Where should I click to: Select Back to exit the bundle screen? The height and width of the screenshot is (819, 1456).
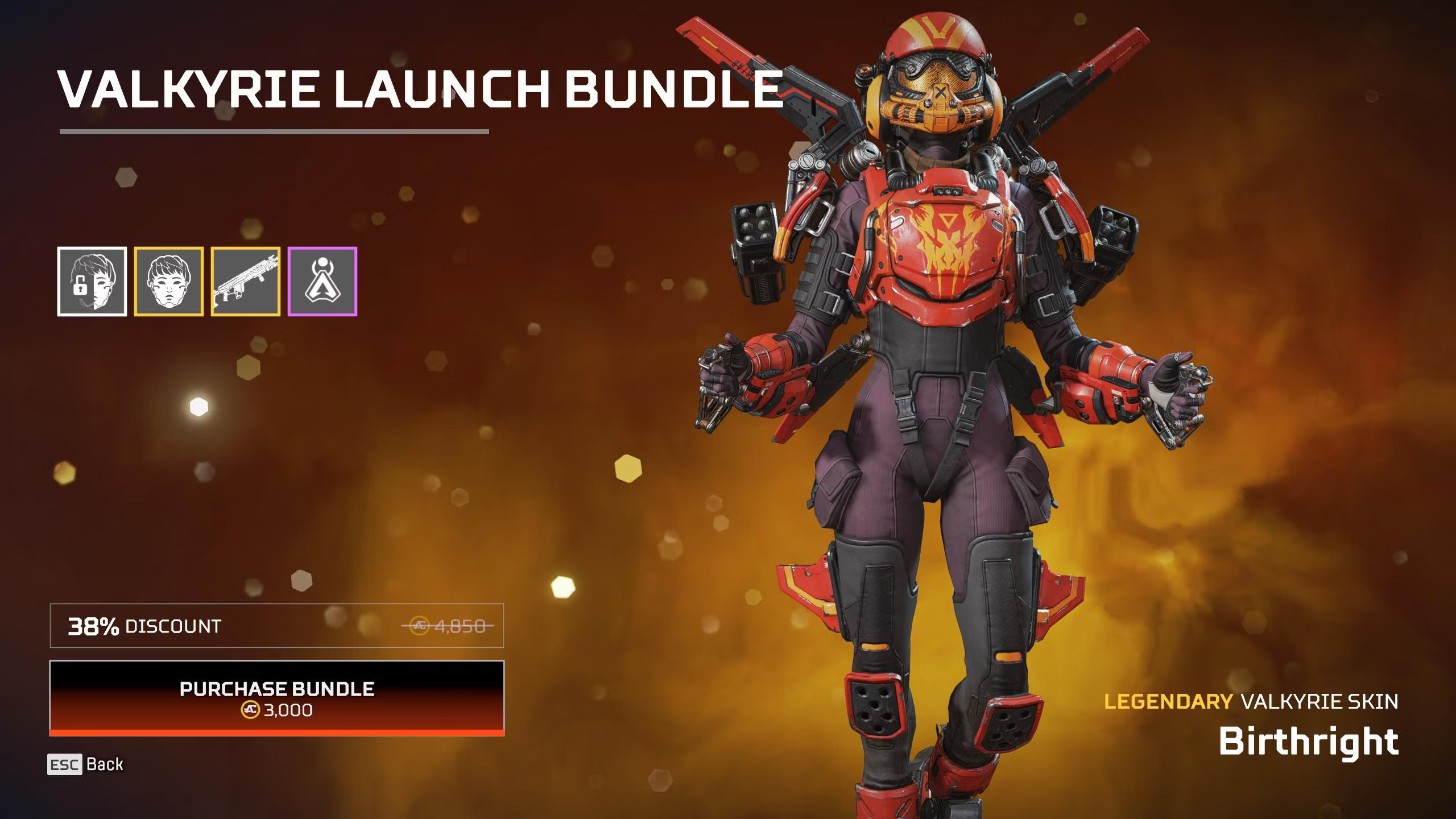point(106,764)
